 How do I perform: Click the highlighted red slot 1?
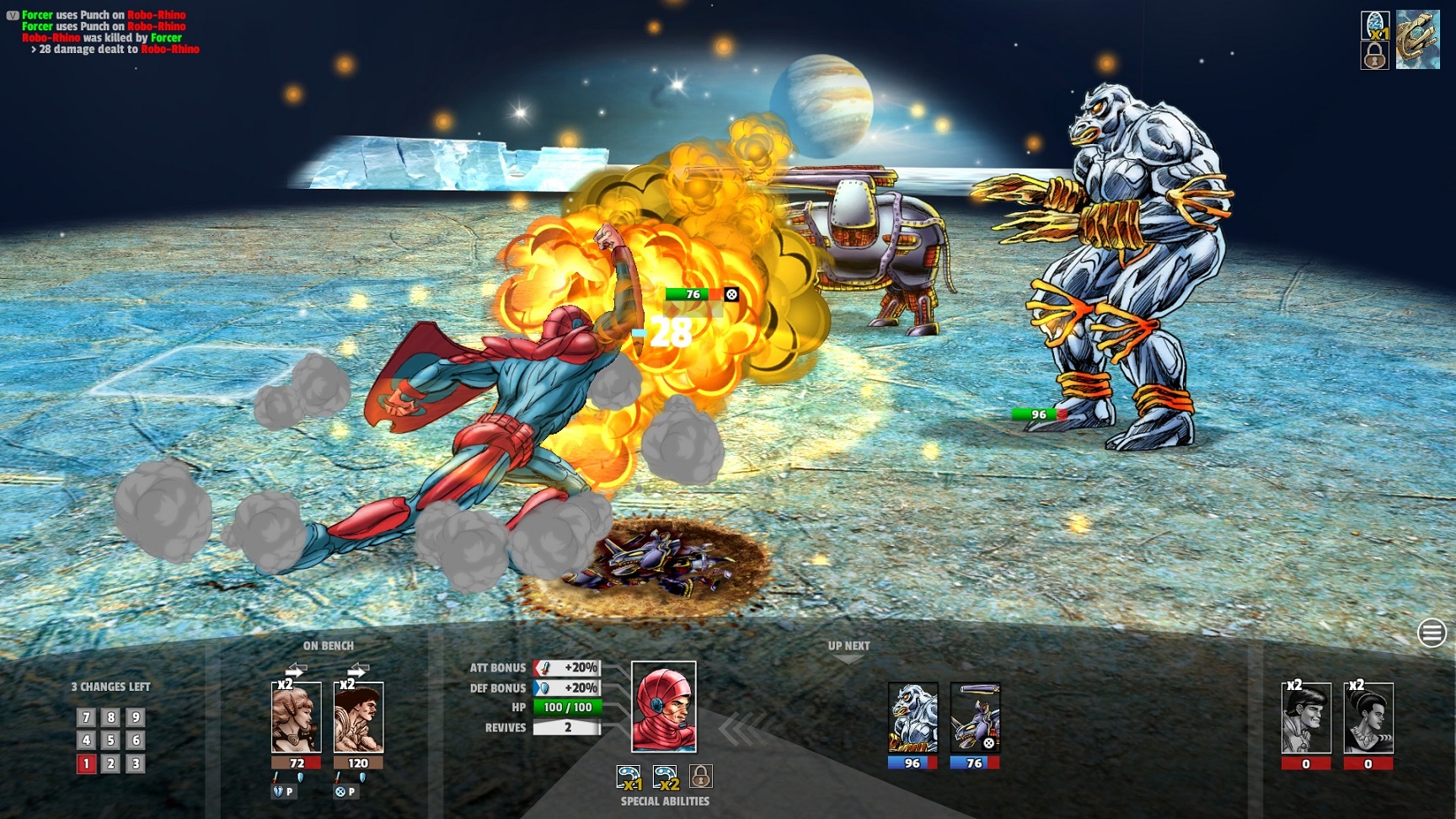[86, 764]
